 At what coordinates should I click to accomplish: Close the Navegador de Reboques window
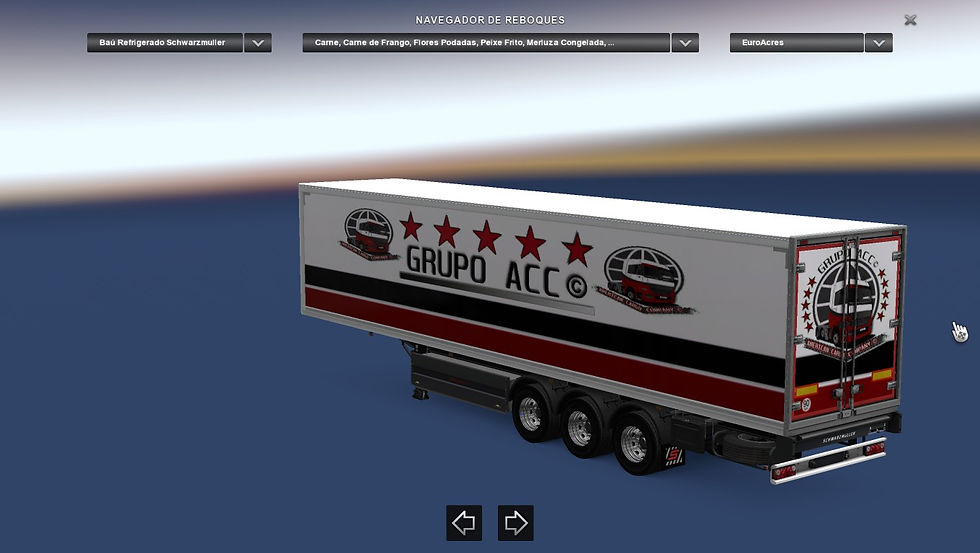point(910,20)
